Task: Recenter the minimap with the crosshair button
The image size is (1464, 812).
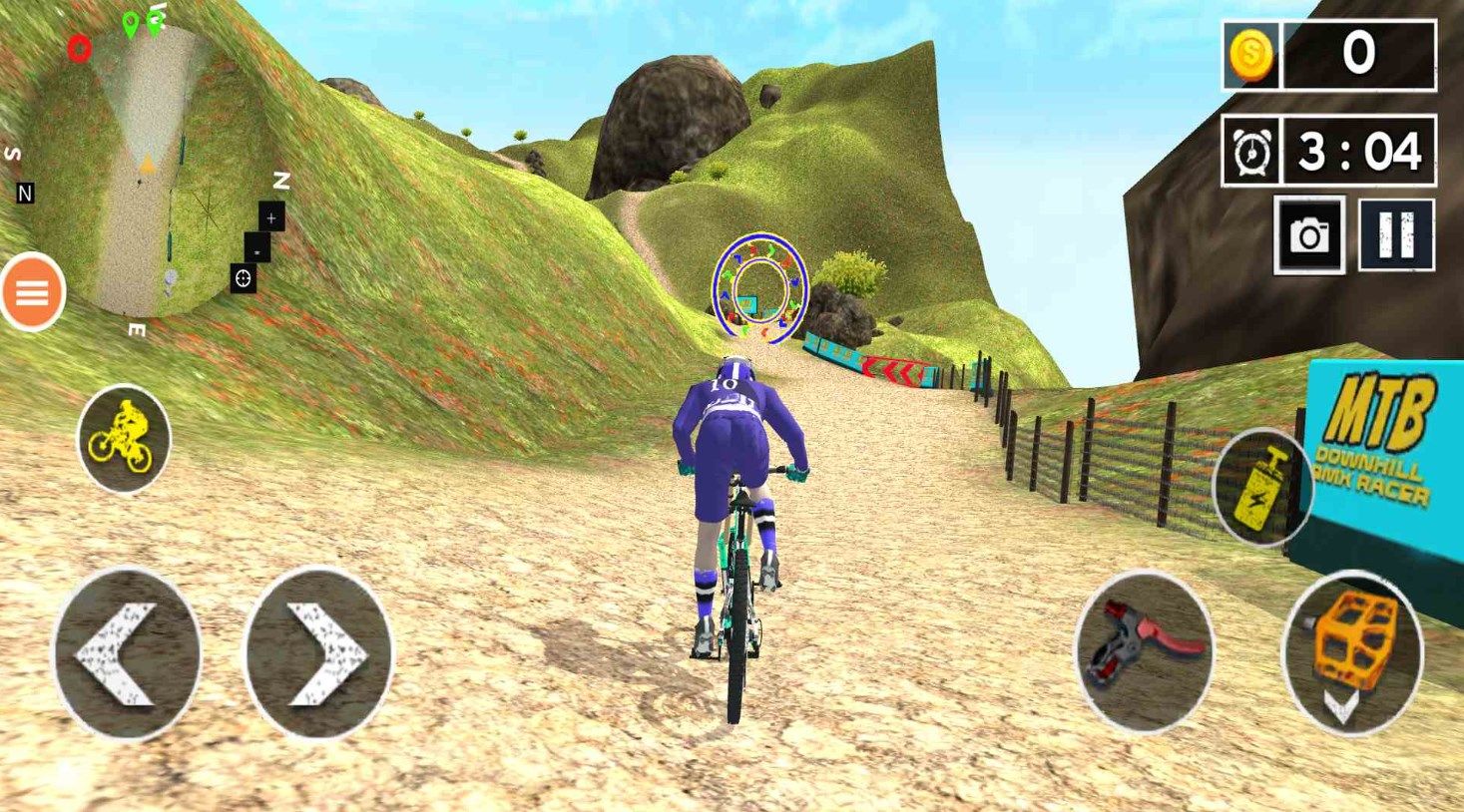Action: tap(243, 279)
